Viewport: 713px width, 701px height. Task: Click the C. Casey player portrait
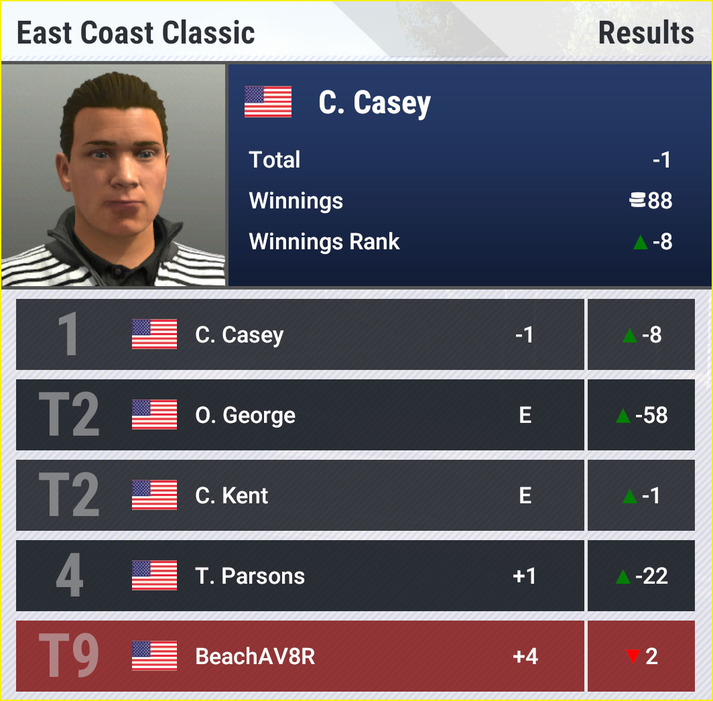(x=114, y=176)
